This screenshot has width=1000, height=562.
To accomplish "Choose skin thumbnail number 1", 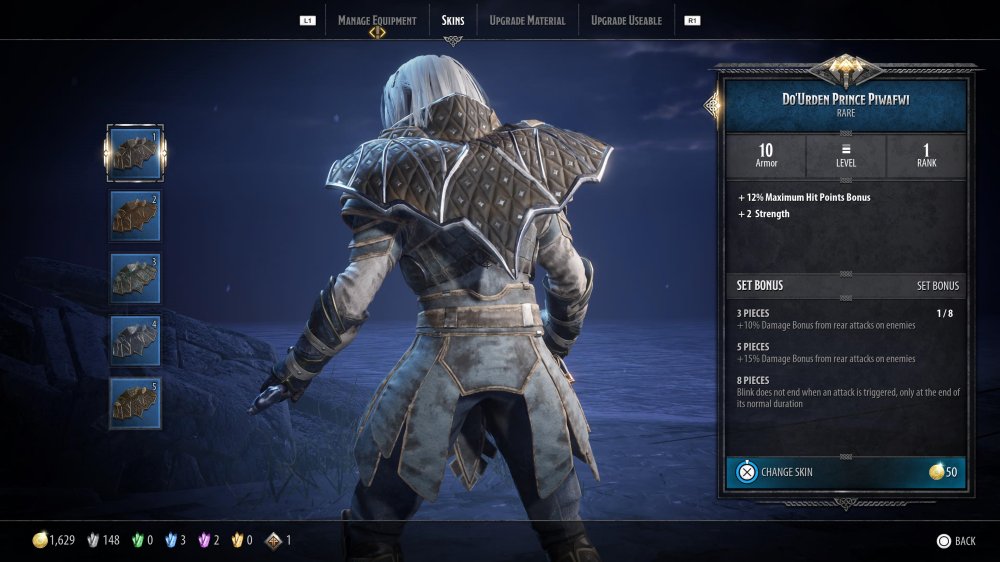I will [x=135, y=152].
